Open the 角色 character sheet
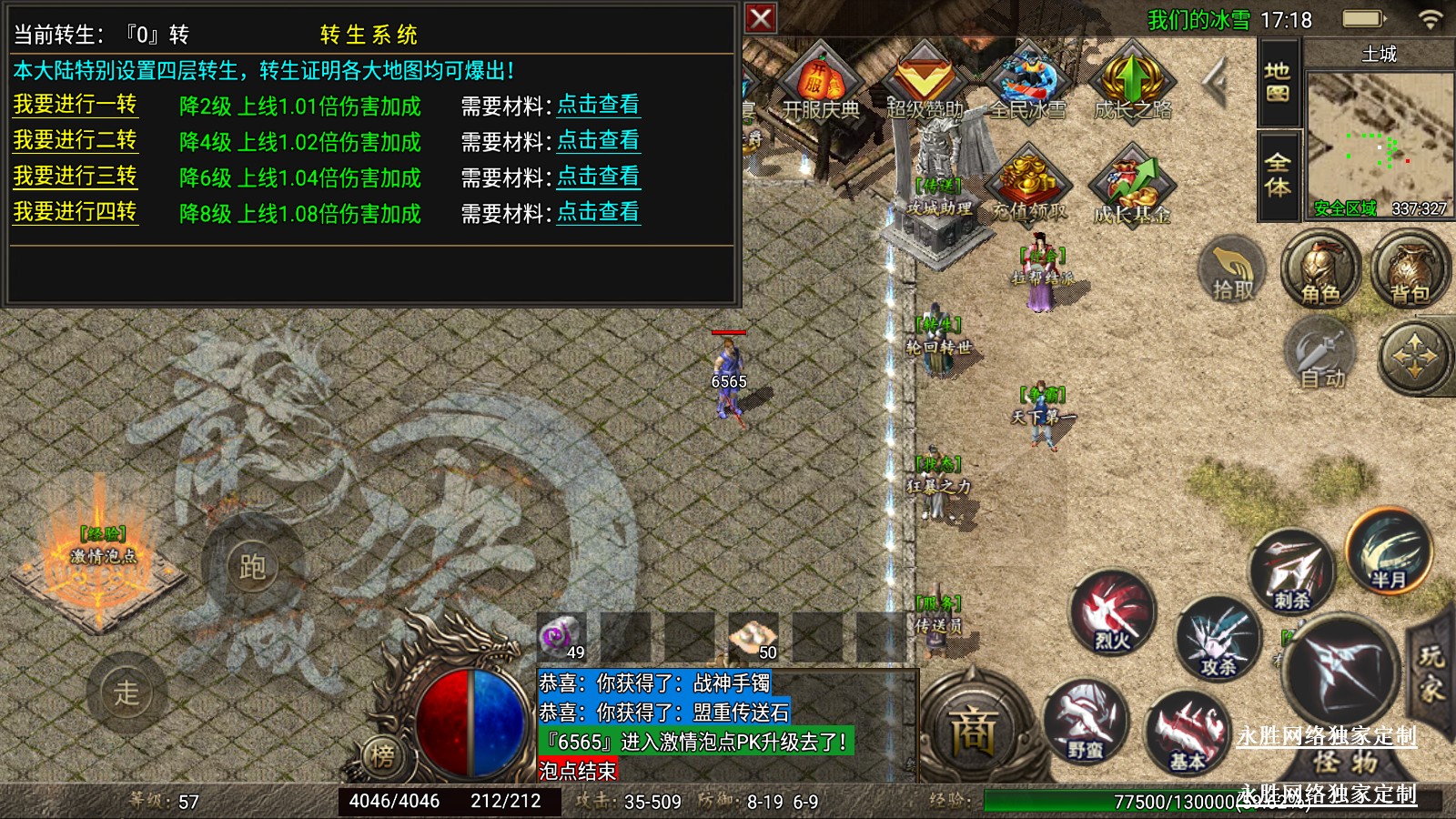The height and width of the screenshot is (819, 1456). 1320,269
